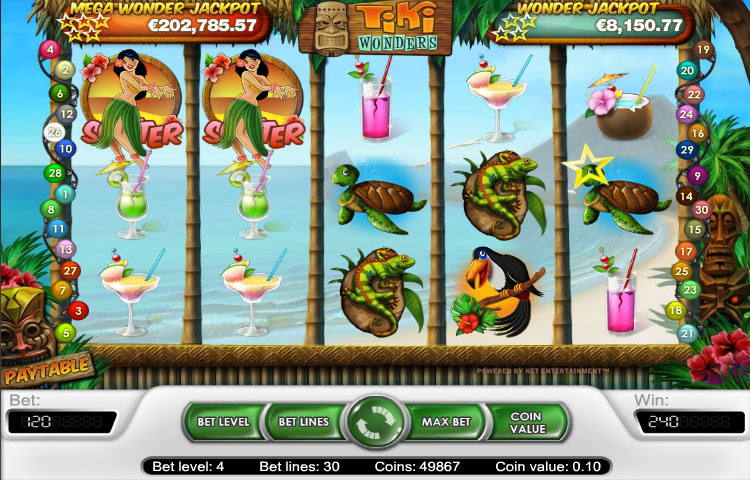
Task: Open the Paytable sign
Action: (46, 372)
